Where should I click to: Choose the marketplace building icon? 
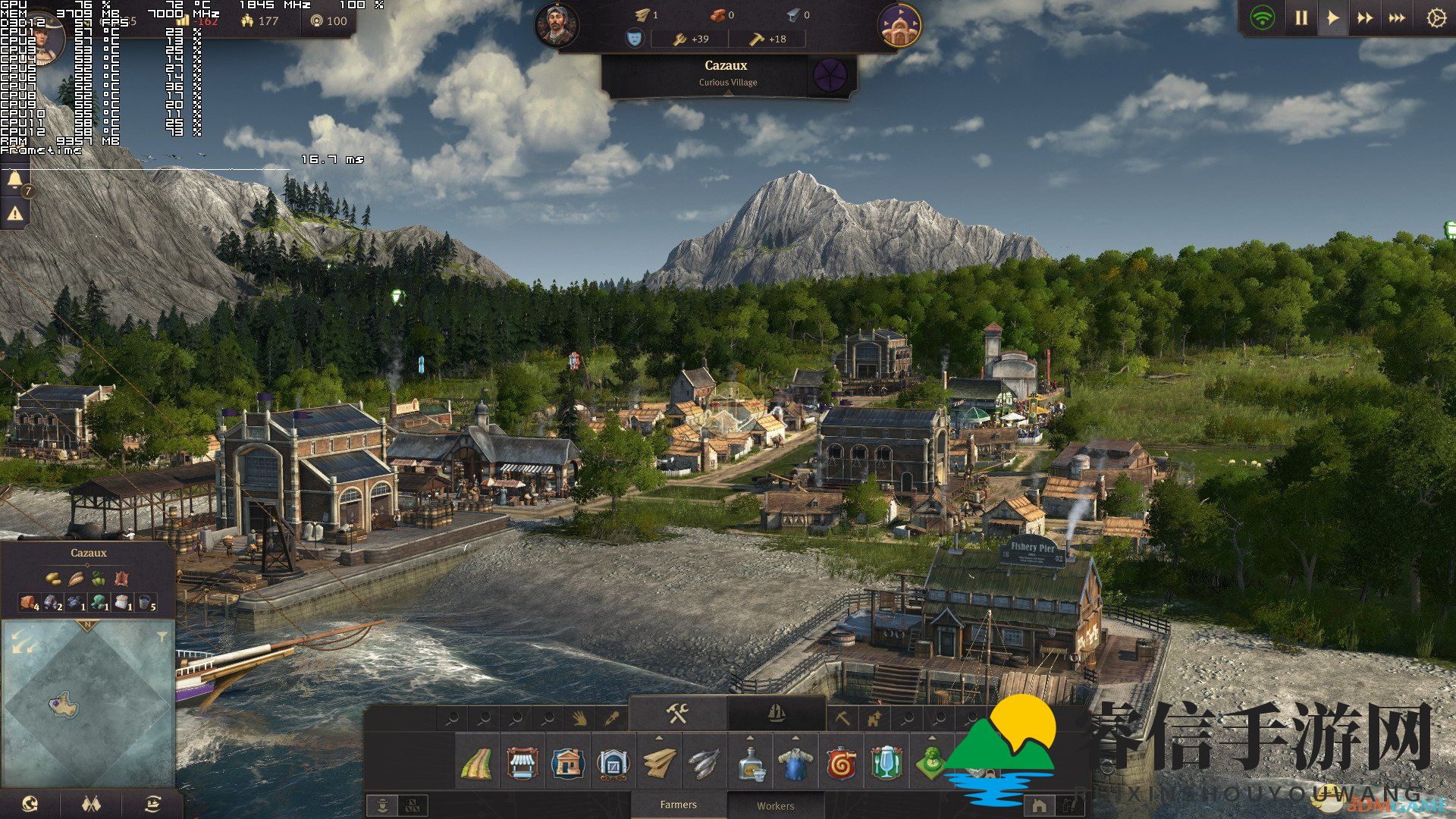(522, 764)
